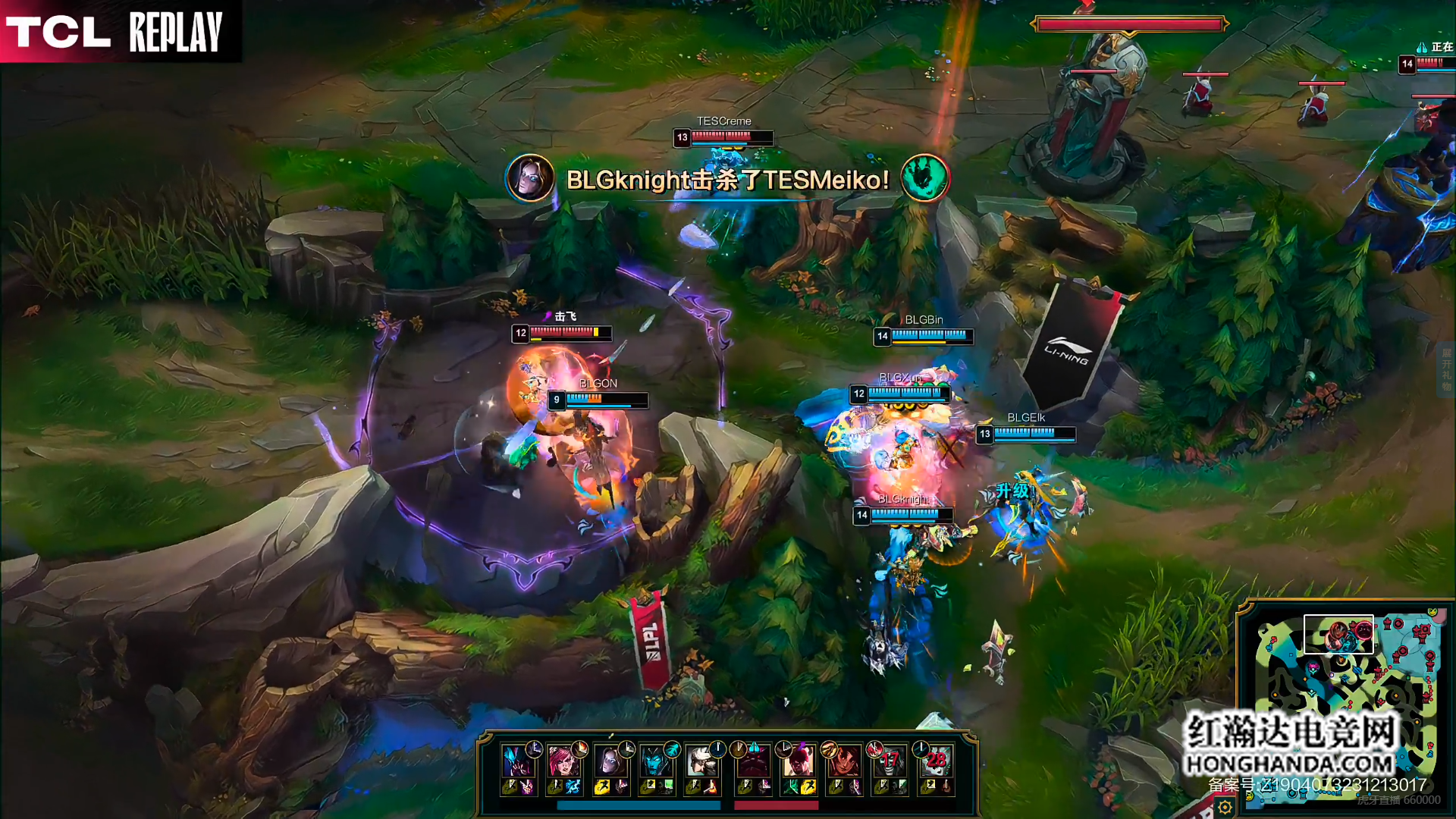
Task: Choose the dark red armored champion portrait
Action: pyautogui.click(x=753, y=761)
